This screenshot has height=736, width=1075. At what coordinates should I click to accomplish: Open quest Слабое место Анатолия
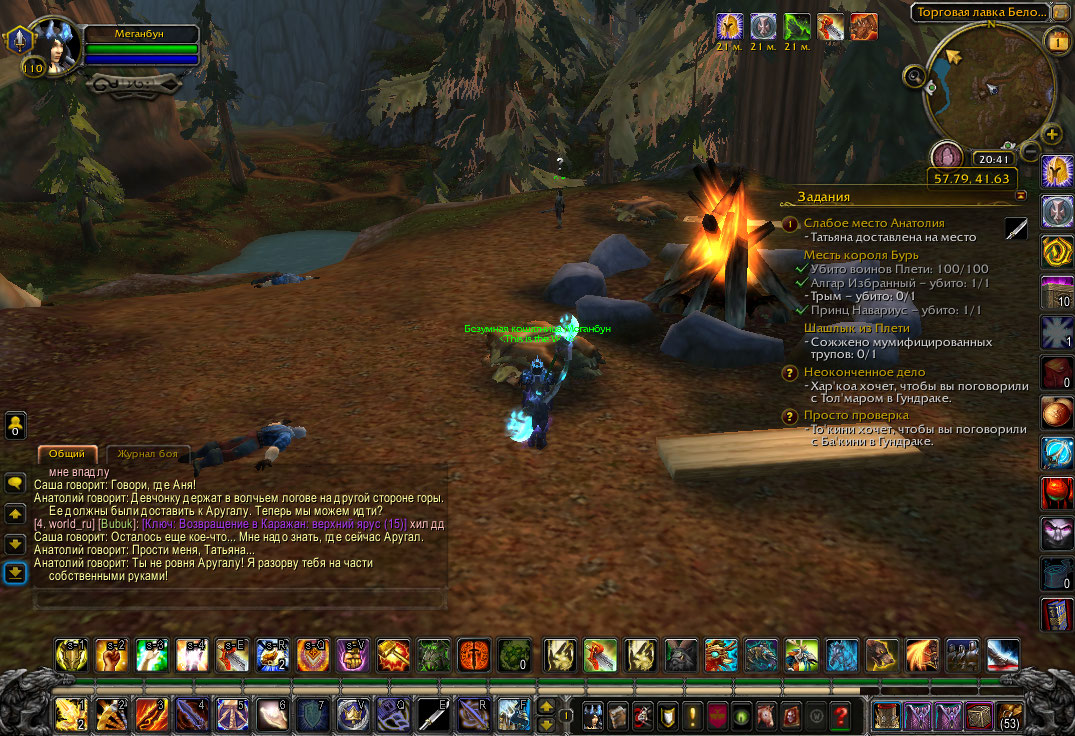(x=873, y=223)
